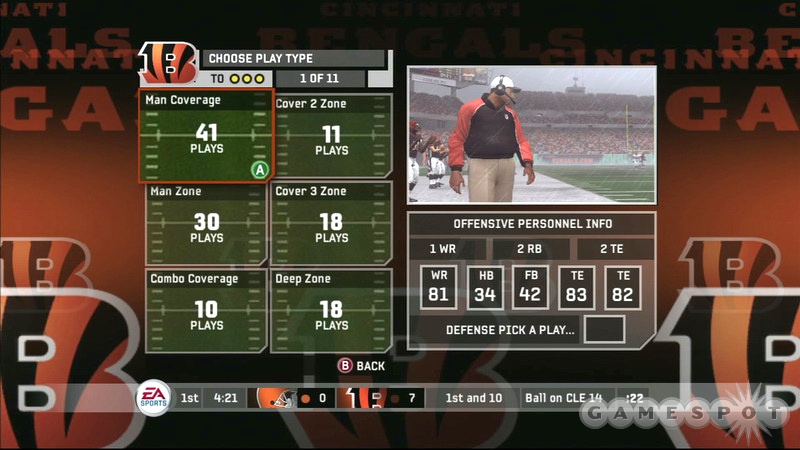Select the HB 34 personnel card

coord(485,287)
